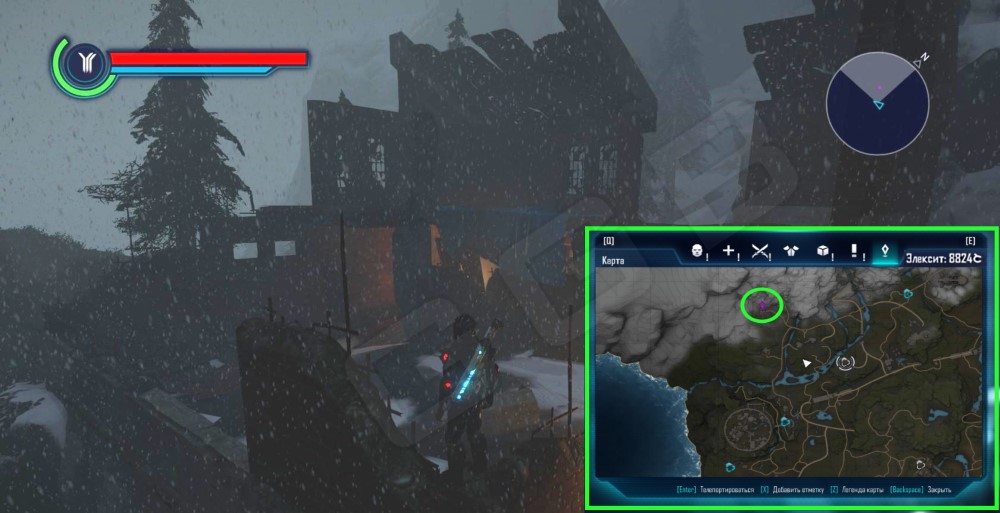Open the box inventory tab

(822, 252)
